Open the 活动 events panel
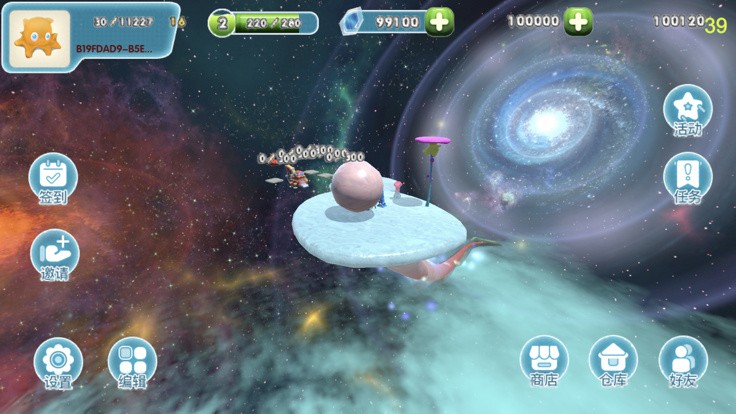This screenshot has height=414, width=736. point(687,109)
